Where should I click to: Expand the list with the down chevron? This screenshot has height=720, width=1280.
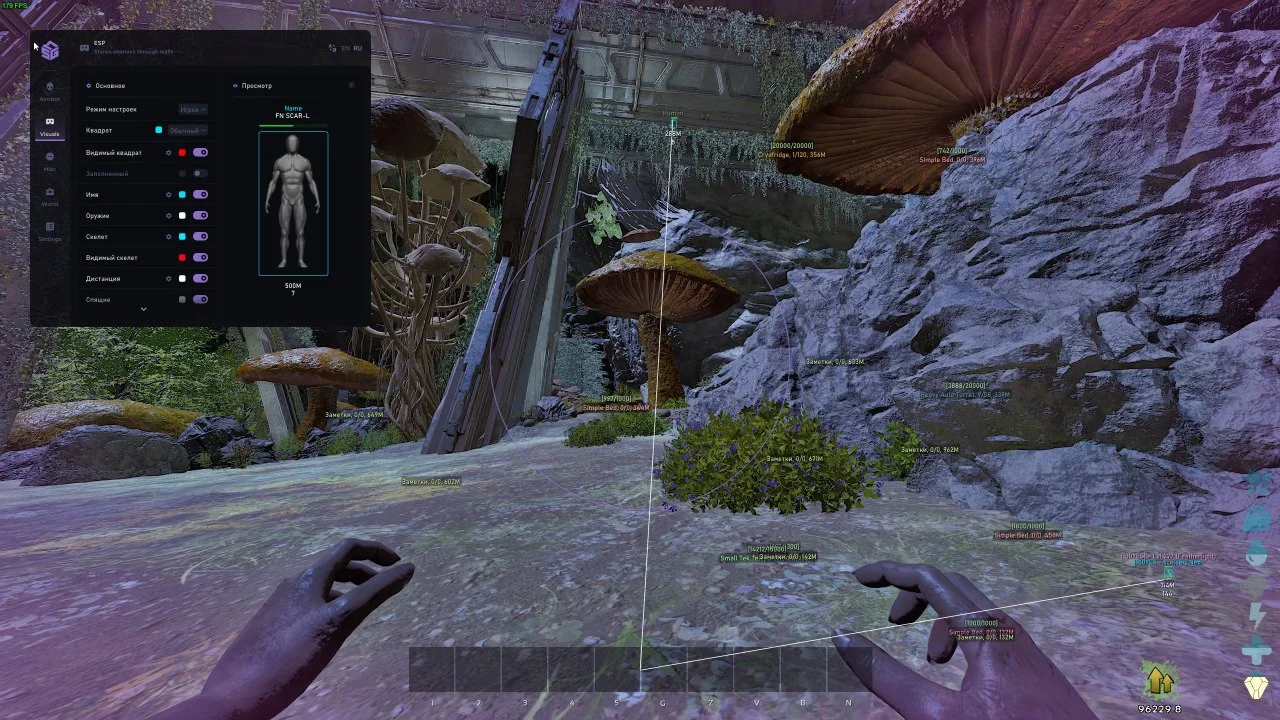[x=143, y=309]
